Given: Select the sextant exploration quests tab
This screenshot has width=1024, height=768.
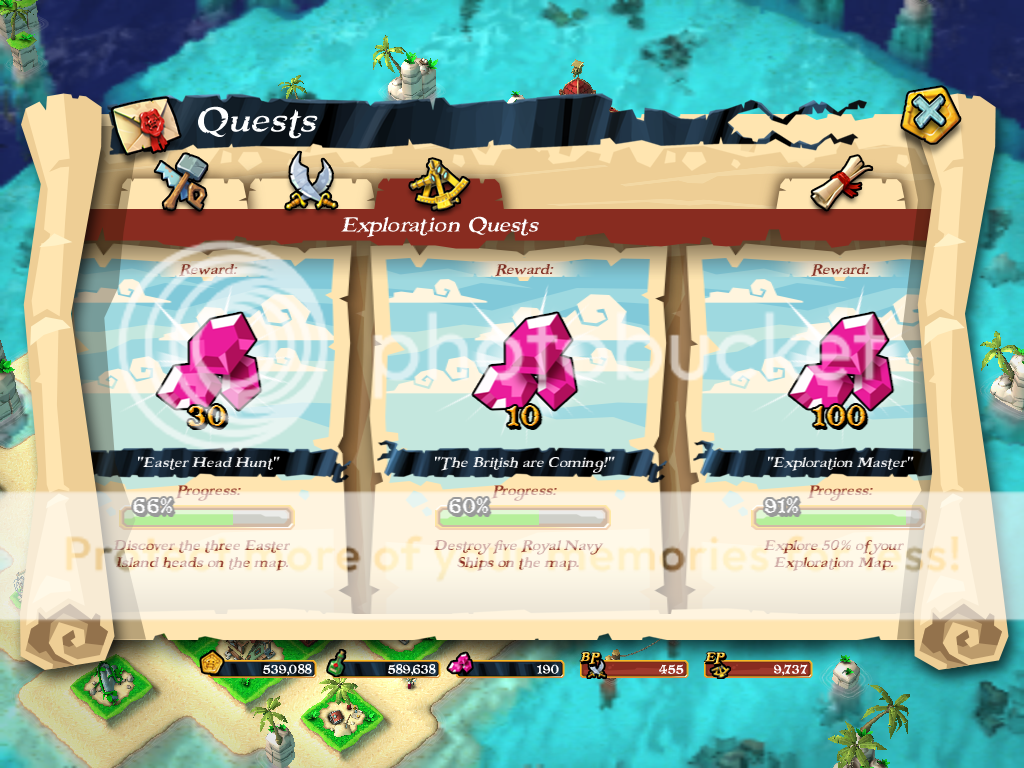Looking at the screenshot, I should pyautogui.click(x=438, y=181).
